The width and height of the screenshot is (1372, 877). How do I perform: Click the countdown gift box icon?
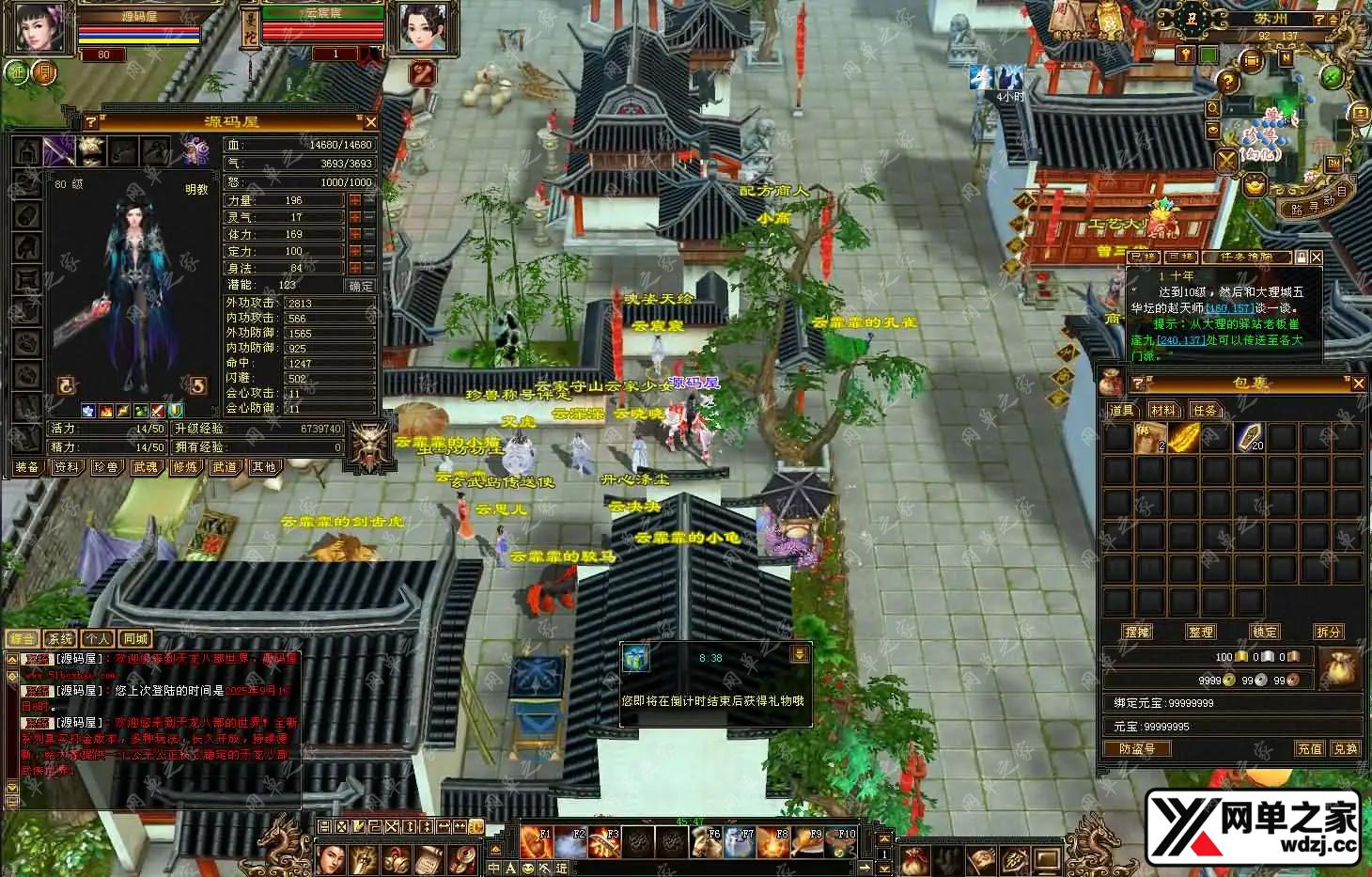click(x=636, y=658)
